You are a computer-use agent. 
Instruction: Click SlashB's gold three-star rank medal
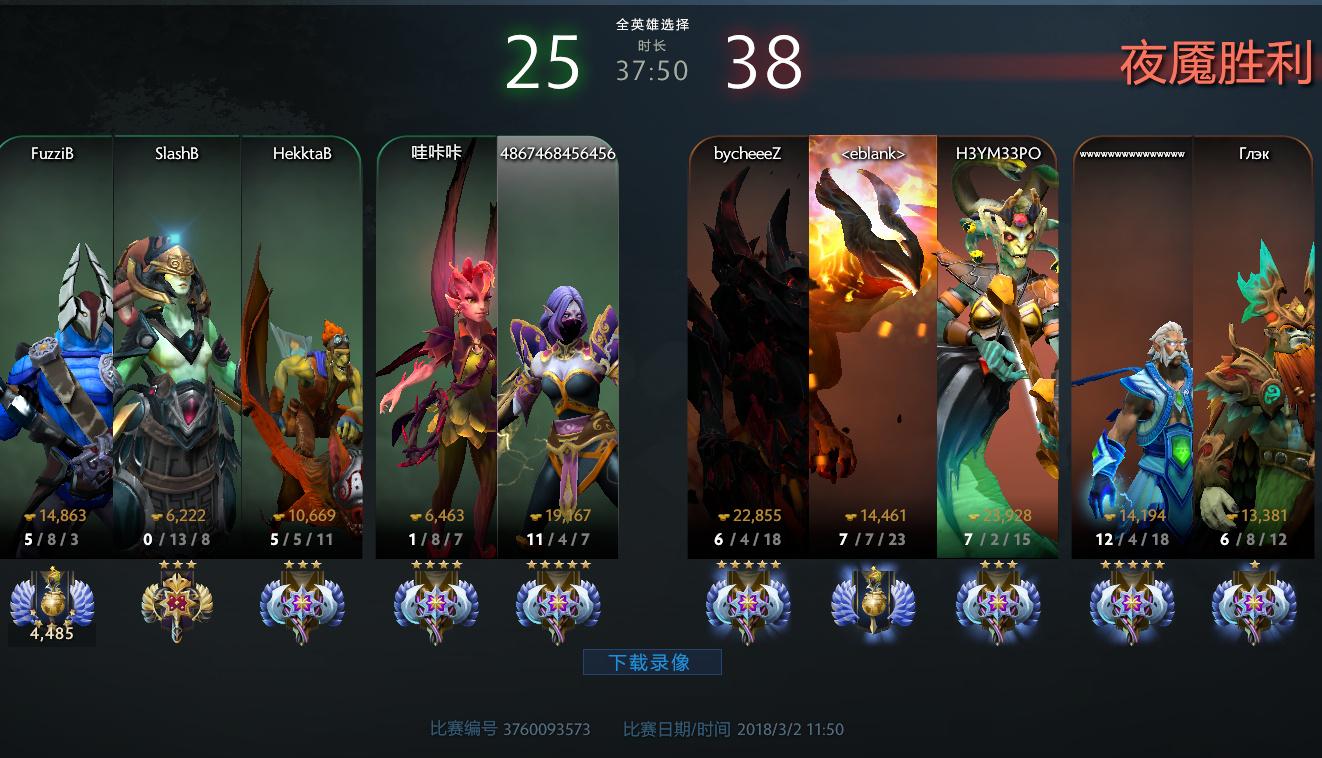[x=177, y=604]
